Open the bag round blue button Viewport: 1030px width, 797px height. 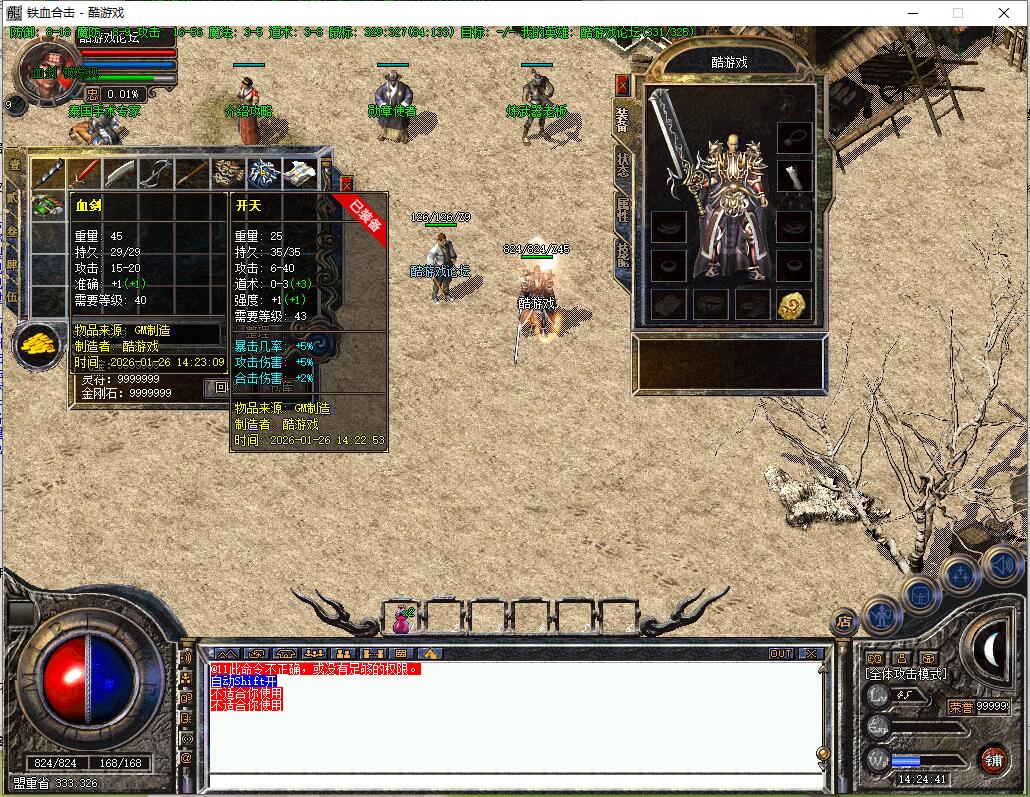pyautogui.click(x=921, y=595)
